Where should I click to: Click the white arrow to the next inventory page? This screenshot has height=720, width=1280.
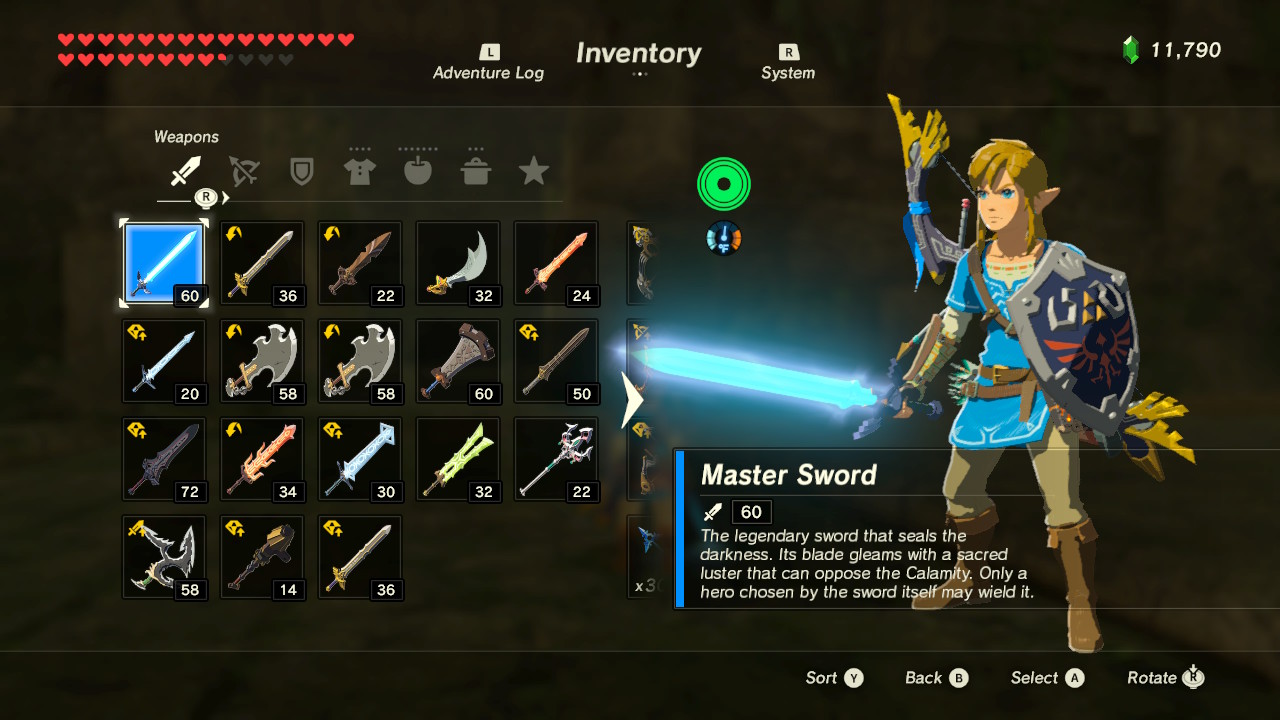[x=632, y=400]
